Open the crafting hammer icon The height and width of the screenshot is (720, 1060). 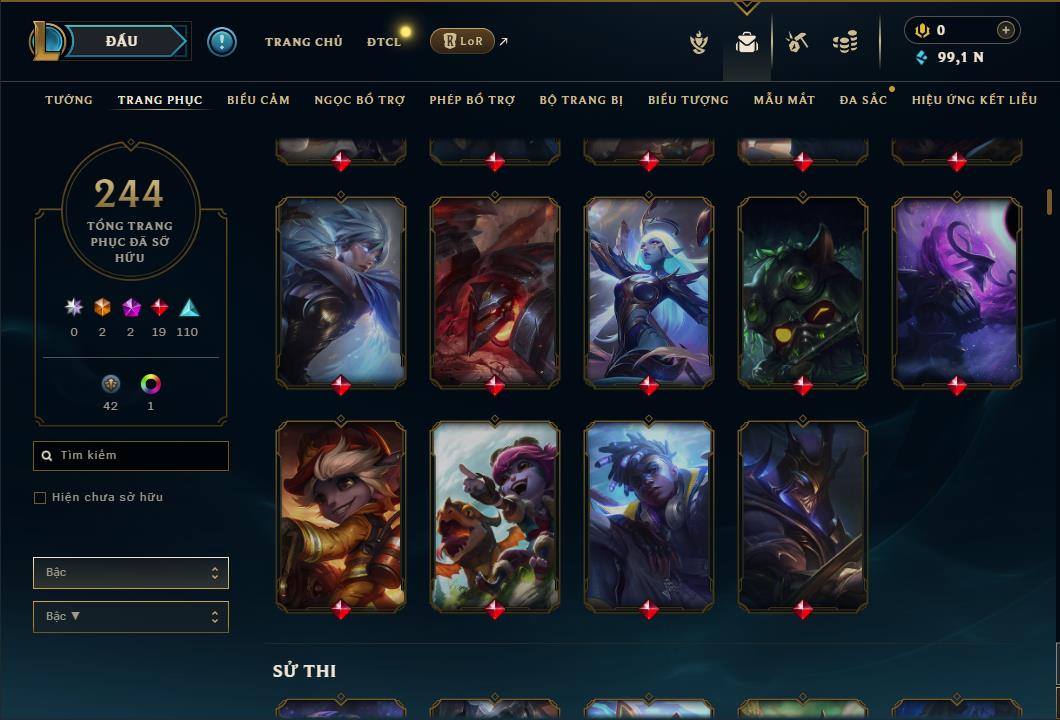(797, 42)
